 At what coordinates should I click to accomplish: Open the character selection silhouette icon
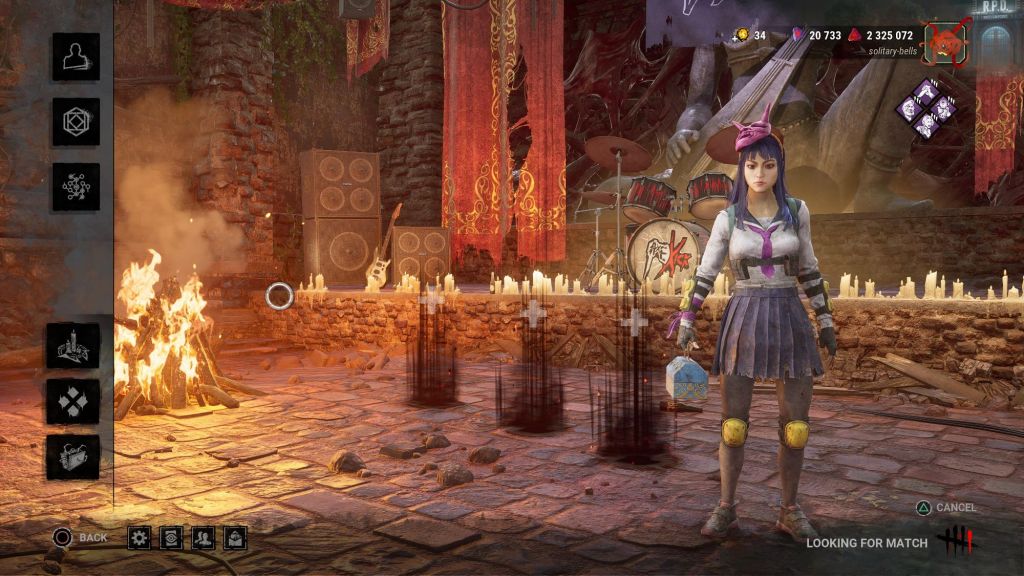coord(76,57)
